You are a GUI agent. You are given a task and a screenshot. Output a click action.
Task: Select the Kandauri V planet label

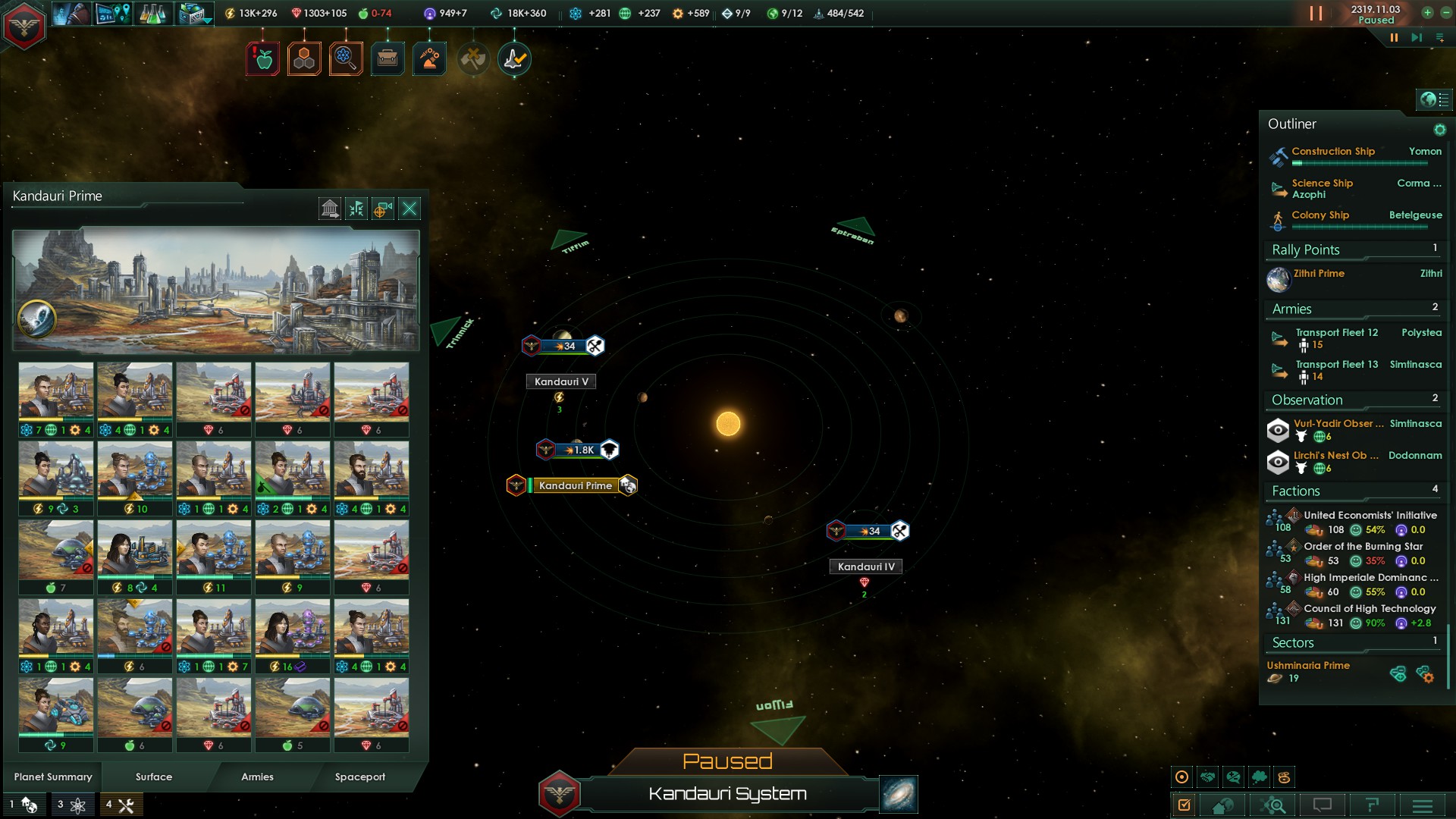click(560, 381)
